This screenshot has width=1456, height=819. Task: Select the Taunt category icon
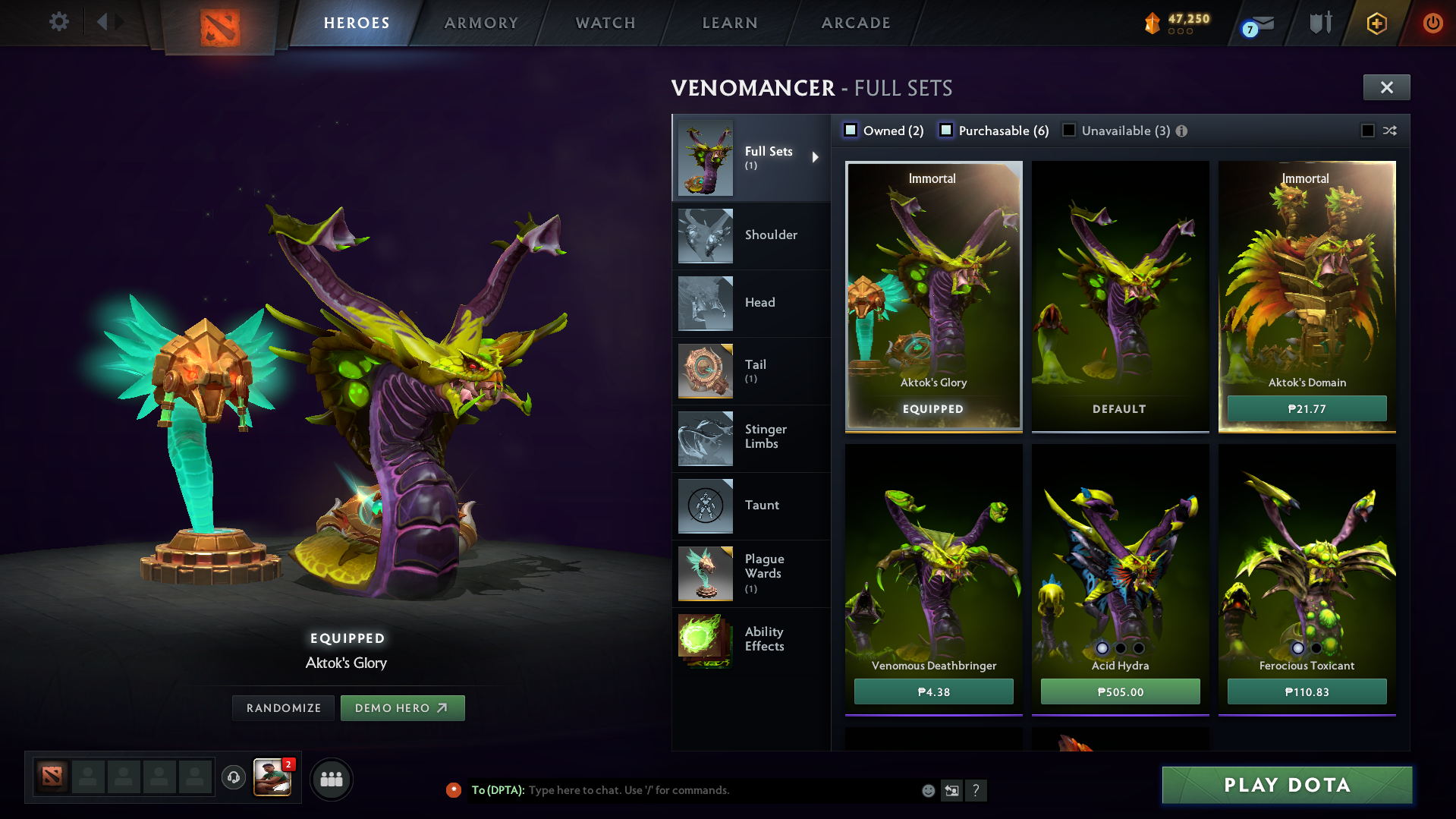tap(704, 506)
